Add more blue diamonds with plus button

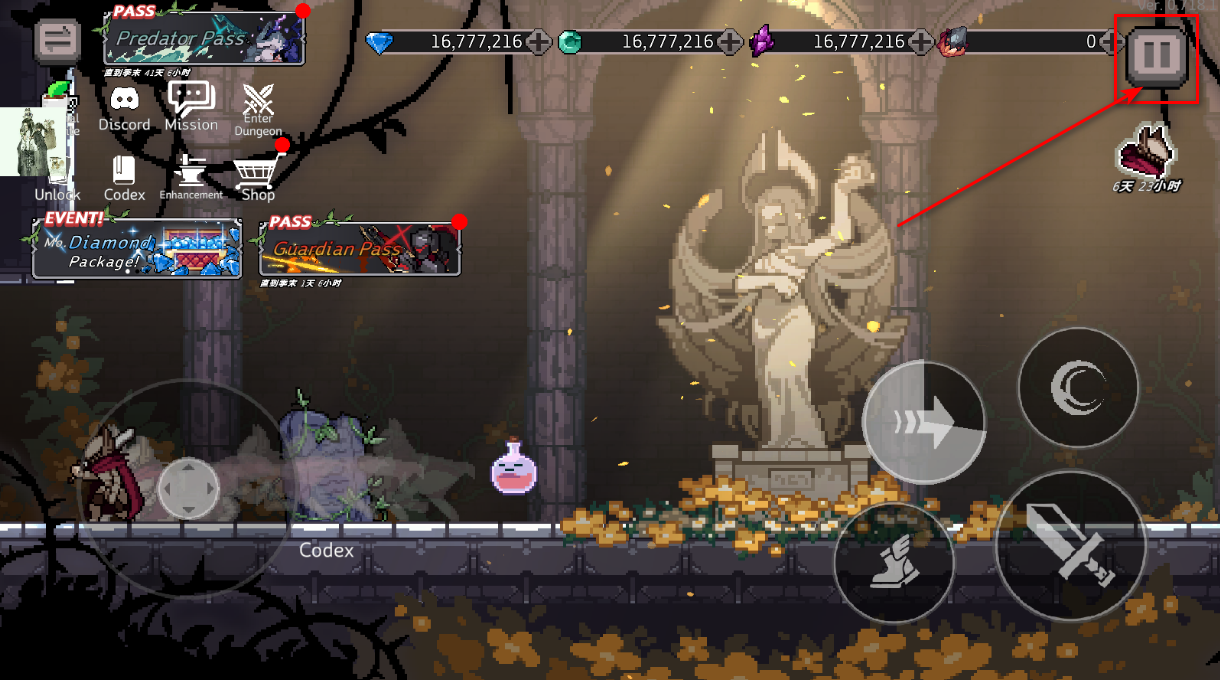click(538, 42)
